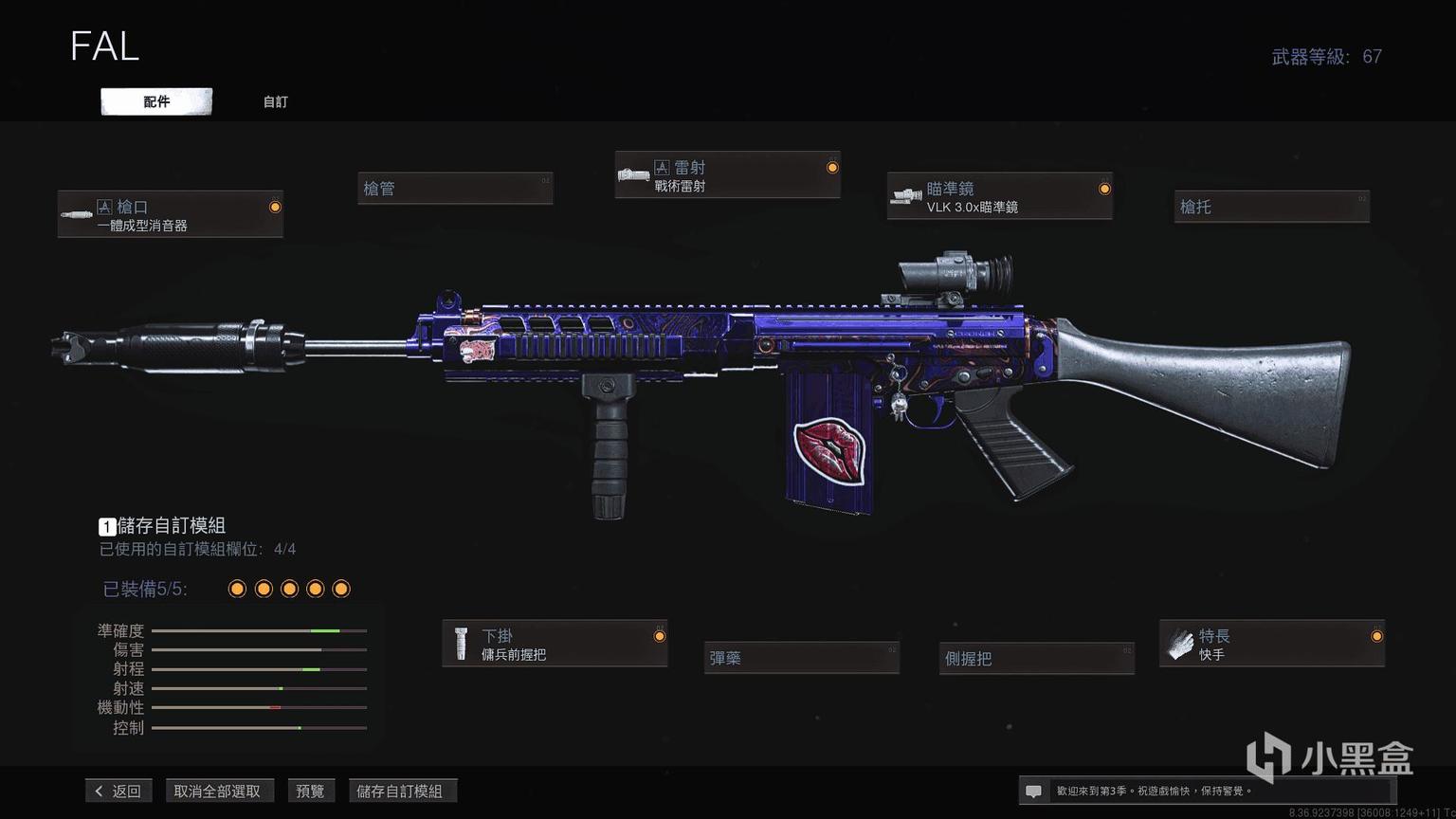Switch to the 配件 attachments tab
1456x819 pixels.
click(156, 101)
